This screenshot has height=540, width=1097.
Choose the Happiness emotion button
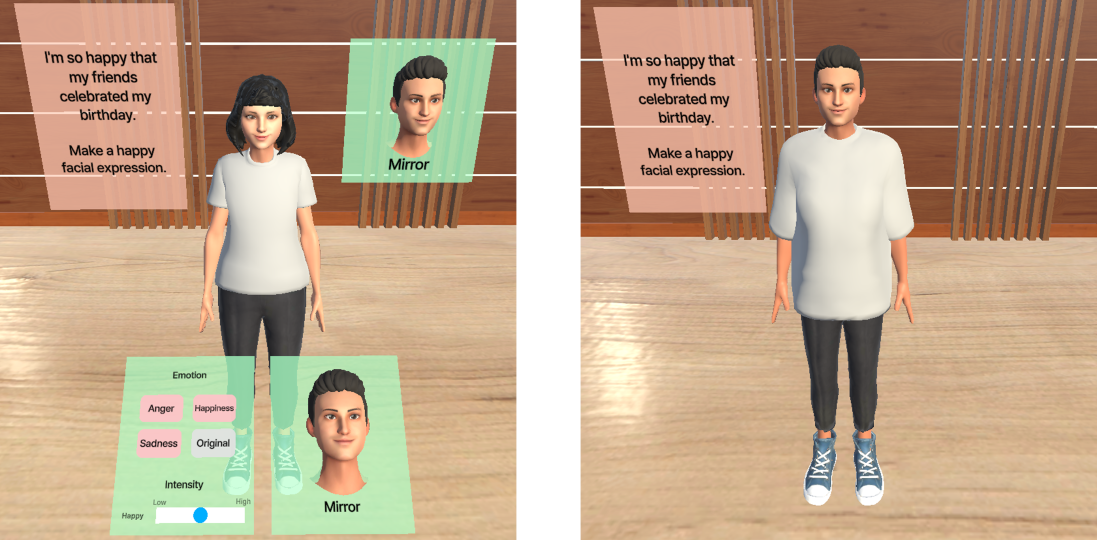point(214,408)
